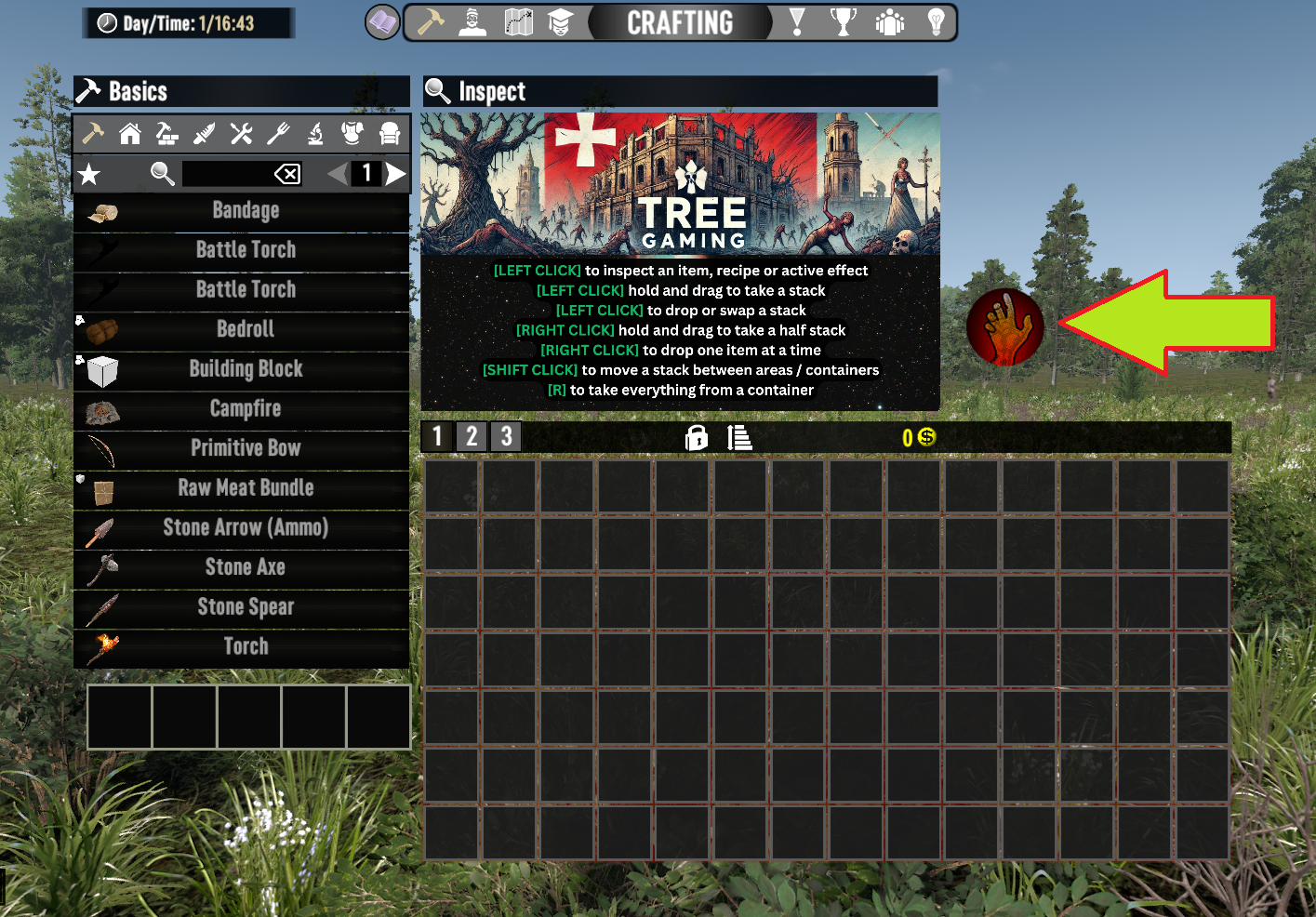This screenshot has width=1316, height=917.
Task: Toggle the favorites star filter
Action: coord(89,174)
